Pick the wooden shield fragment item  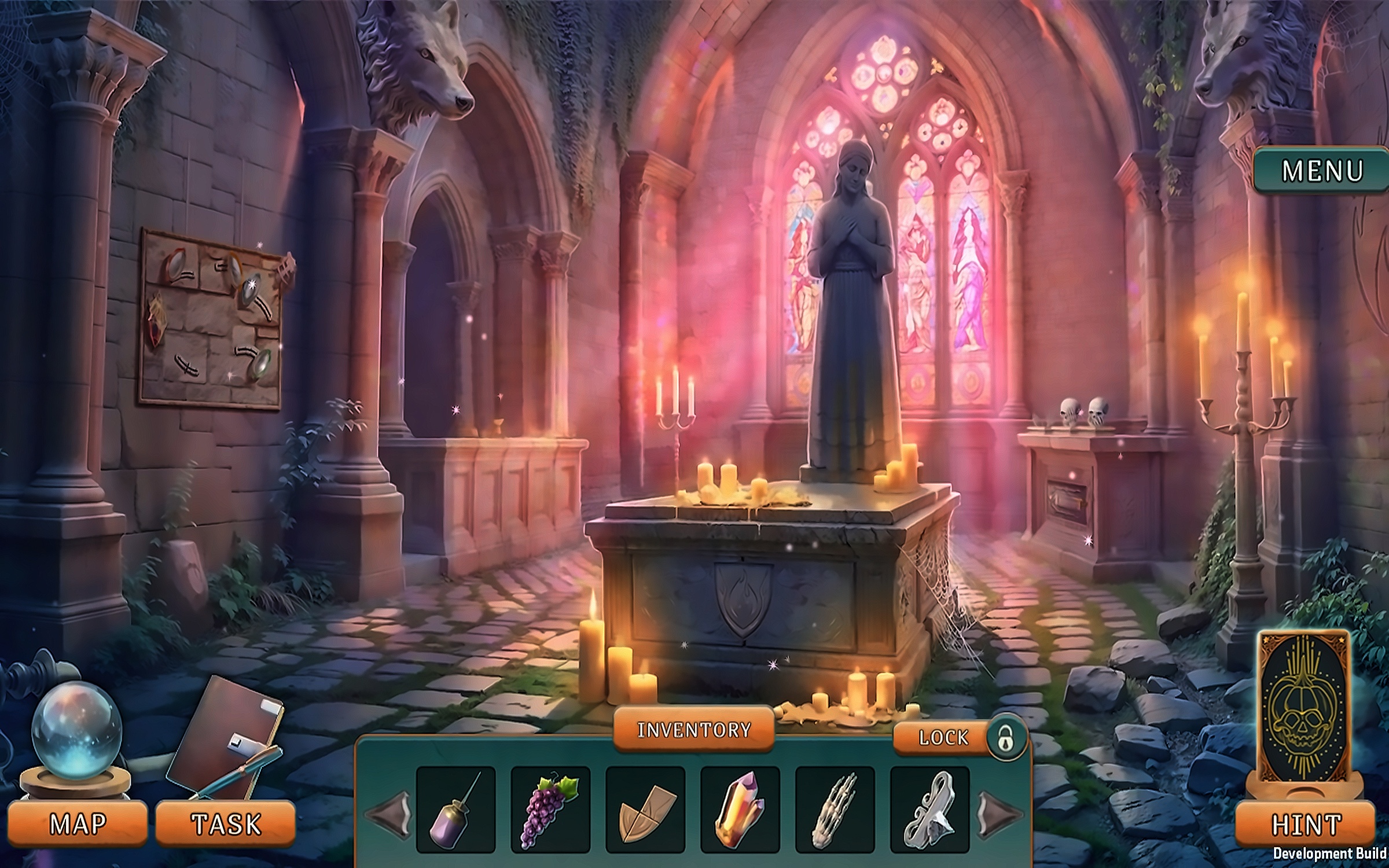tap(645, 810)
